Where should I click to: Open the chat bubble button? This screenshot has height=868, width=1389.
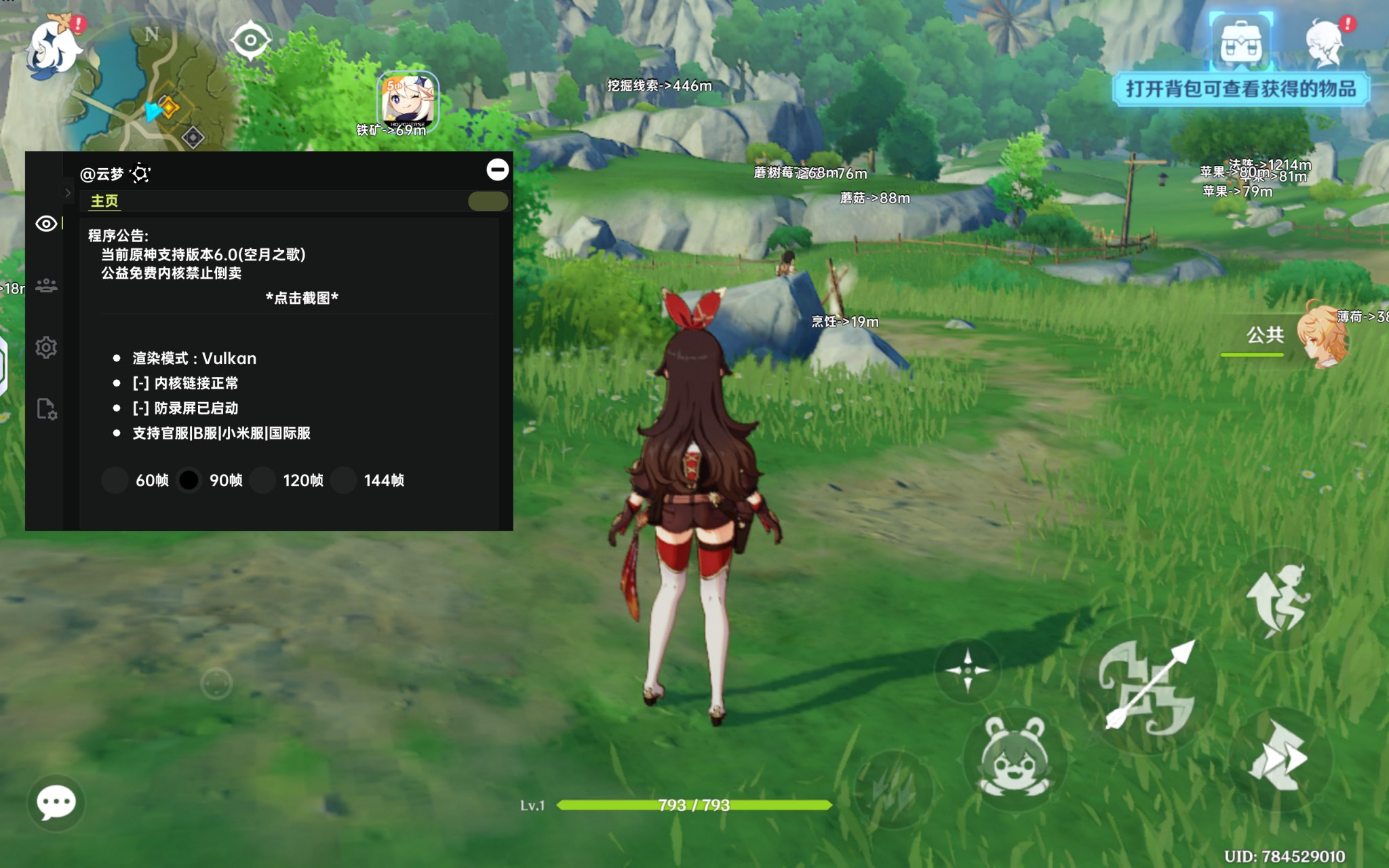click(x=56, y=803)
